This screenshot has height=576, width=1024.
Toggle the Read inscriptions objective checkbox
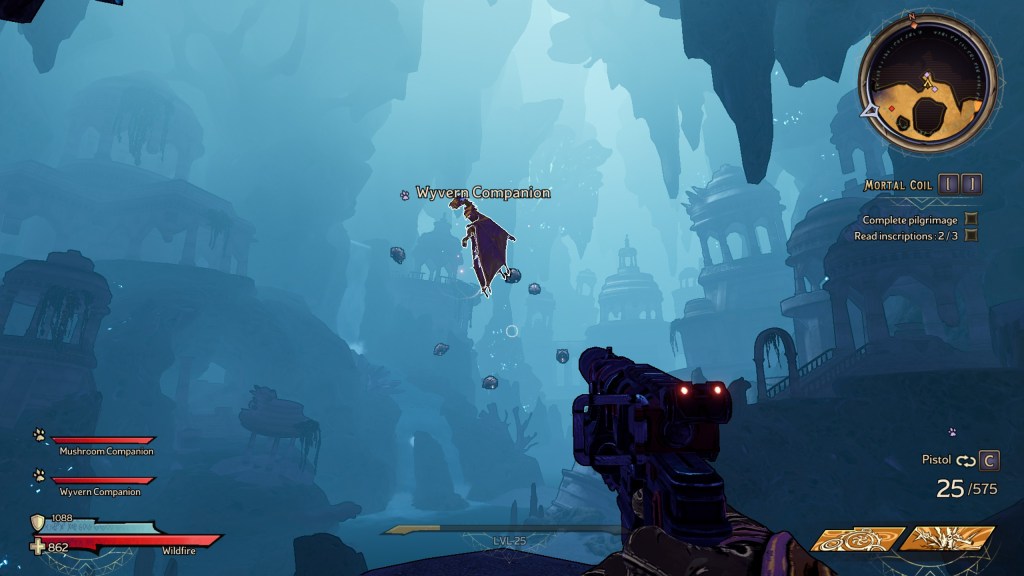(971, 235)
